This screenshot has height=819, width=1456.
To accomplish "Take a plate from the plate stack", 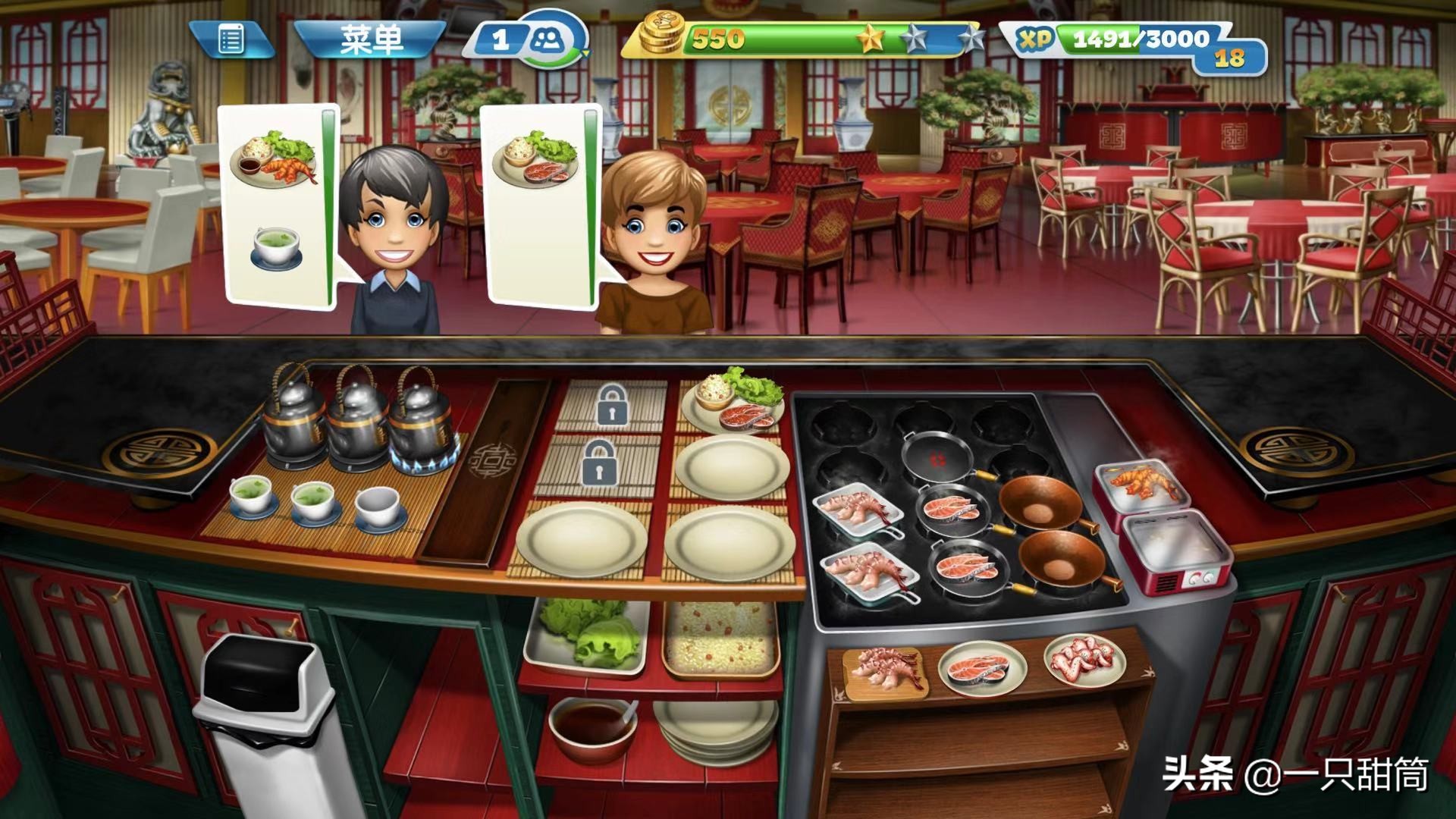I will coord(715,732).
